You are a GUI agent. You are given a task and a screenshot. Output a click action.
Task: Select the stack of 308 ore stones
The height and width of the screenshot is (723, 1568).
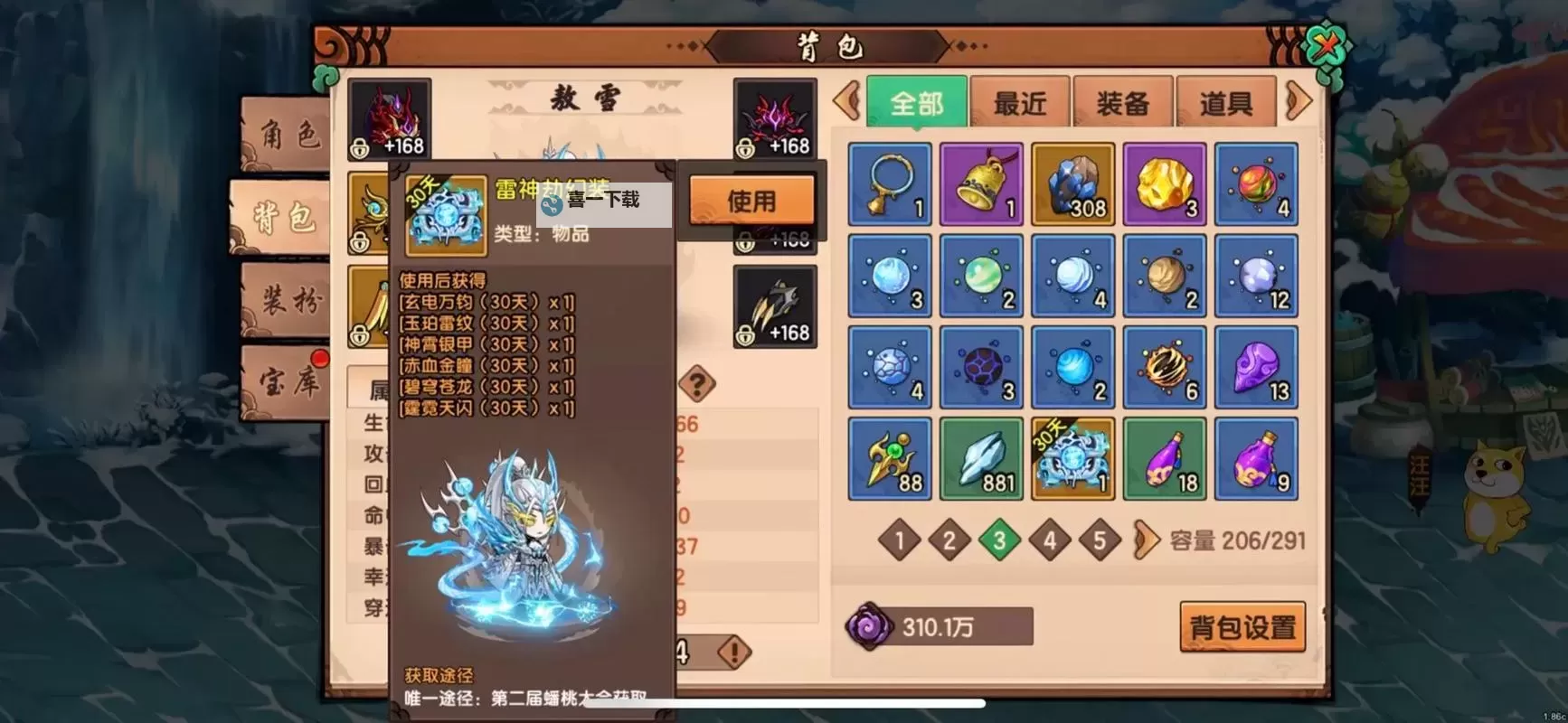click(x=1073, y=184)
